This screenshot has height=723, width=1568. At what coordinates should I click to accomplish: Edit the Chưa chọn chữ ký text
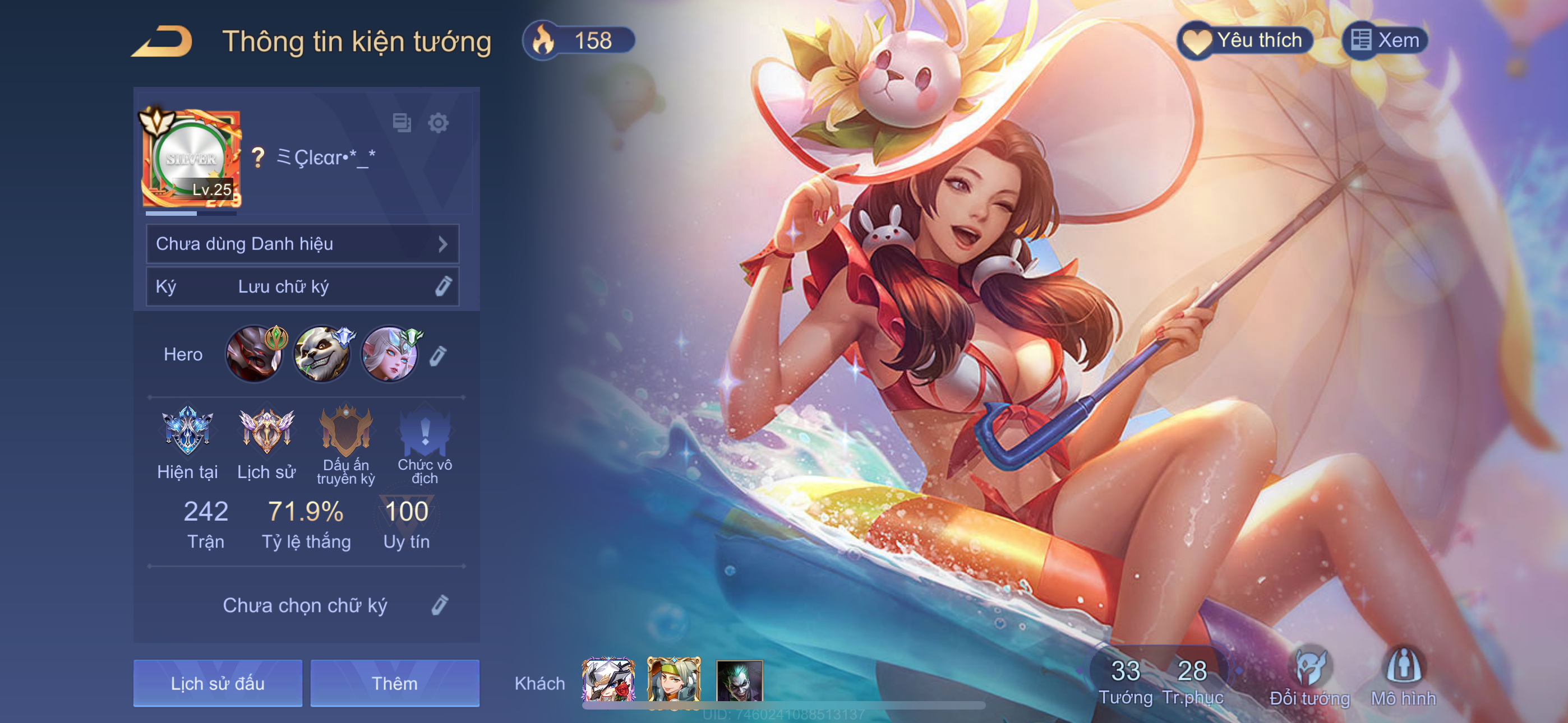coord(440,605)
